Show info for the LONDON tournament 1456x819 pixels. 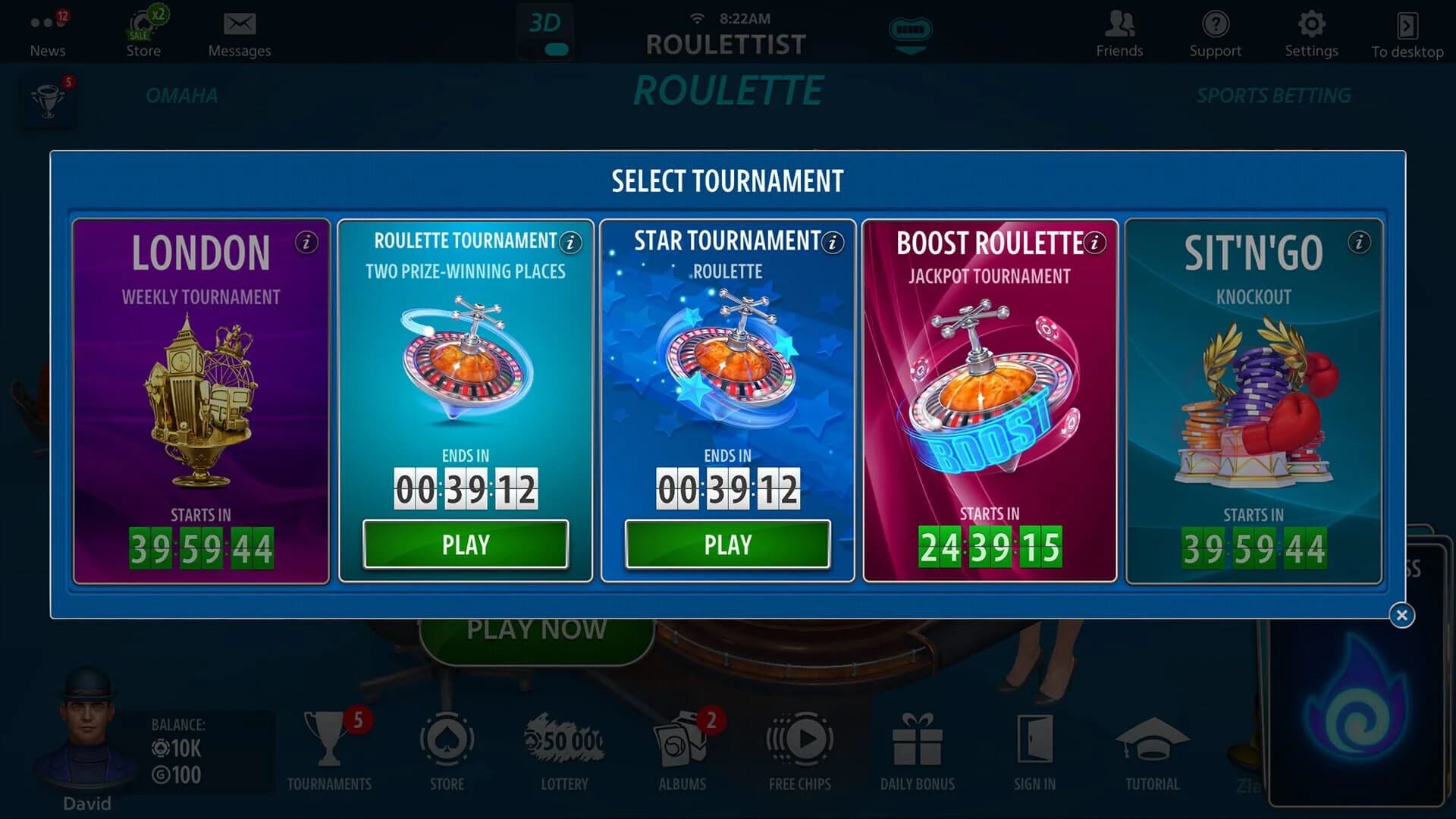[306, 243]
